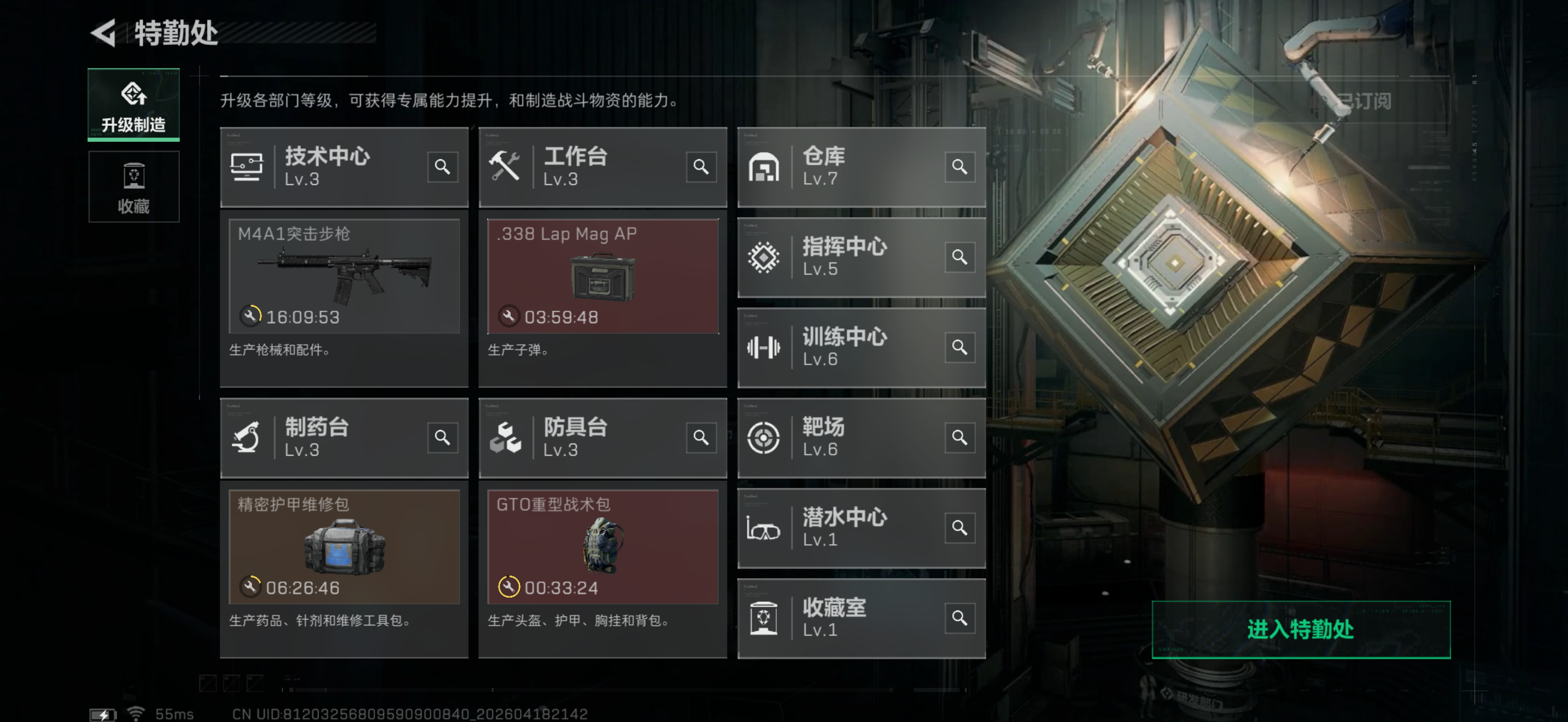This screenshot has width=1568, height=722.
Task: Expand the M4A1突击步枪 production card
Action: pos(344,277)
